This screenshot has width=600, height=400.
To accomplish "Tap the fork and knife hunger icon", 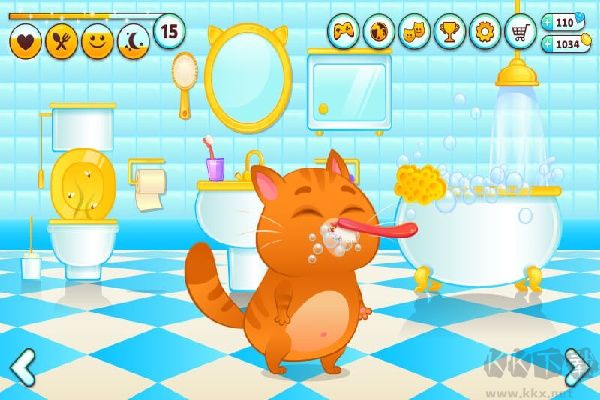I will coord(60,41).
